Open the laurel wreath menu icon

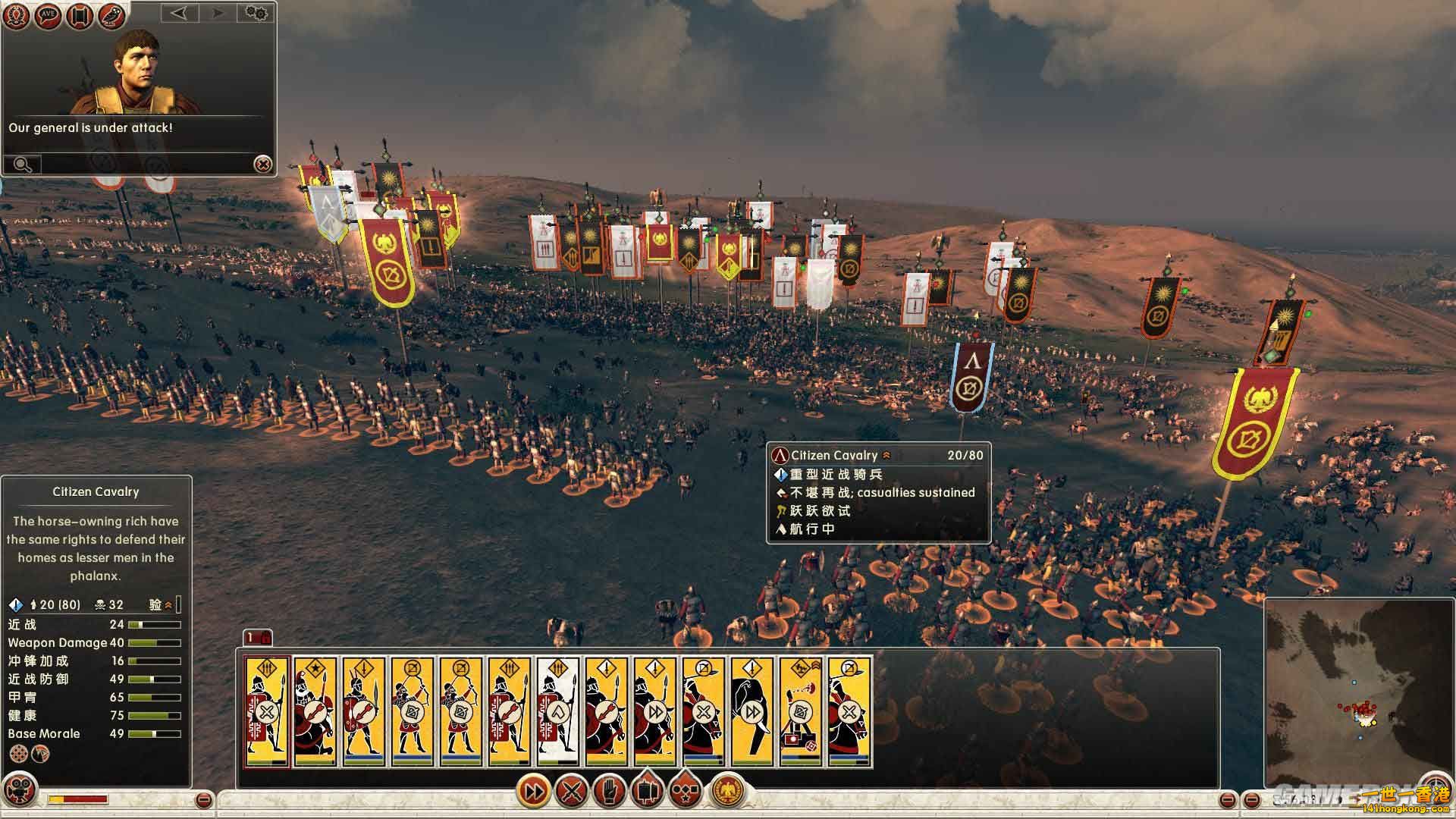coord(16,16)
